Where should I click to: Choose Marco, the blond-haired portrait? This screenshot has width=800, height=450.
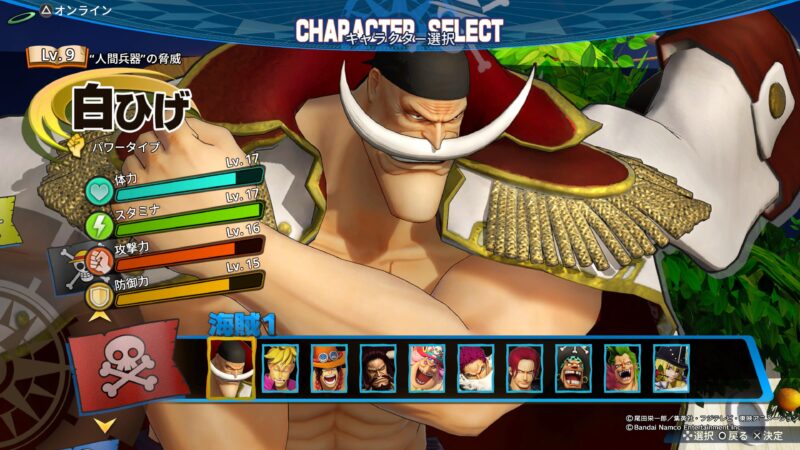(x=279, y=368)
